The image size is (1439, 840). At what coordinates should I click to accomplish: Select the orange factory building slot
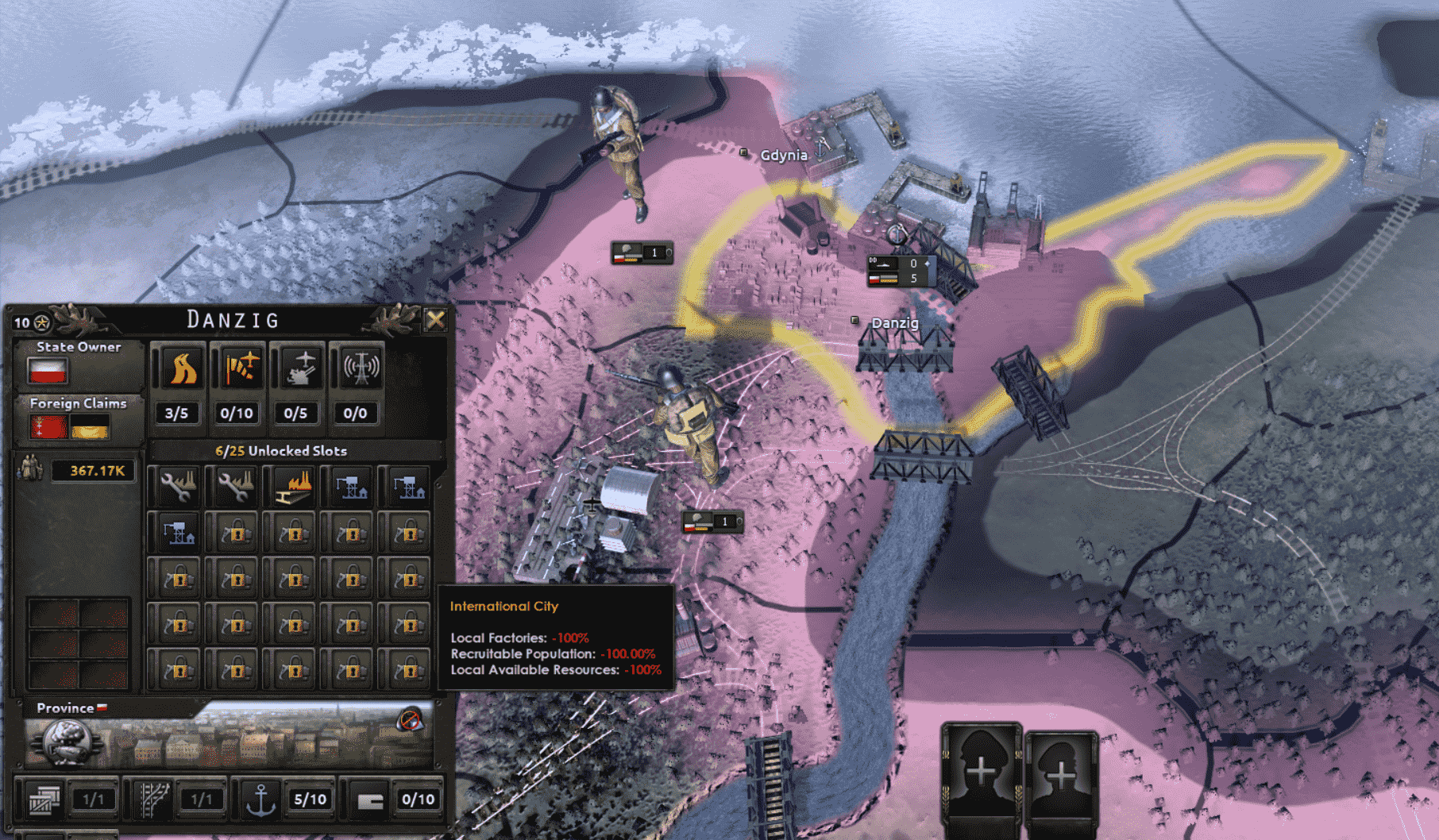tap(294, 486)
